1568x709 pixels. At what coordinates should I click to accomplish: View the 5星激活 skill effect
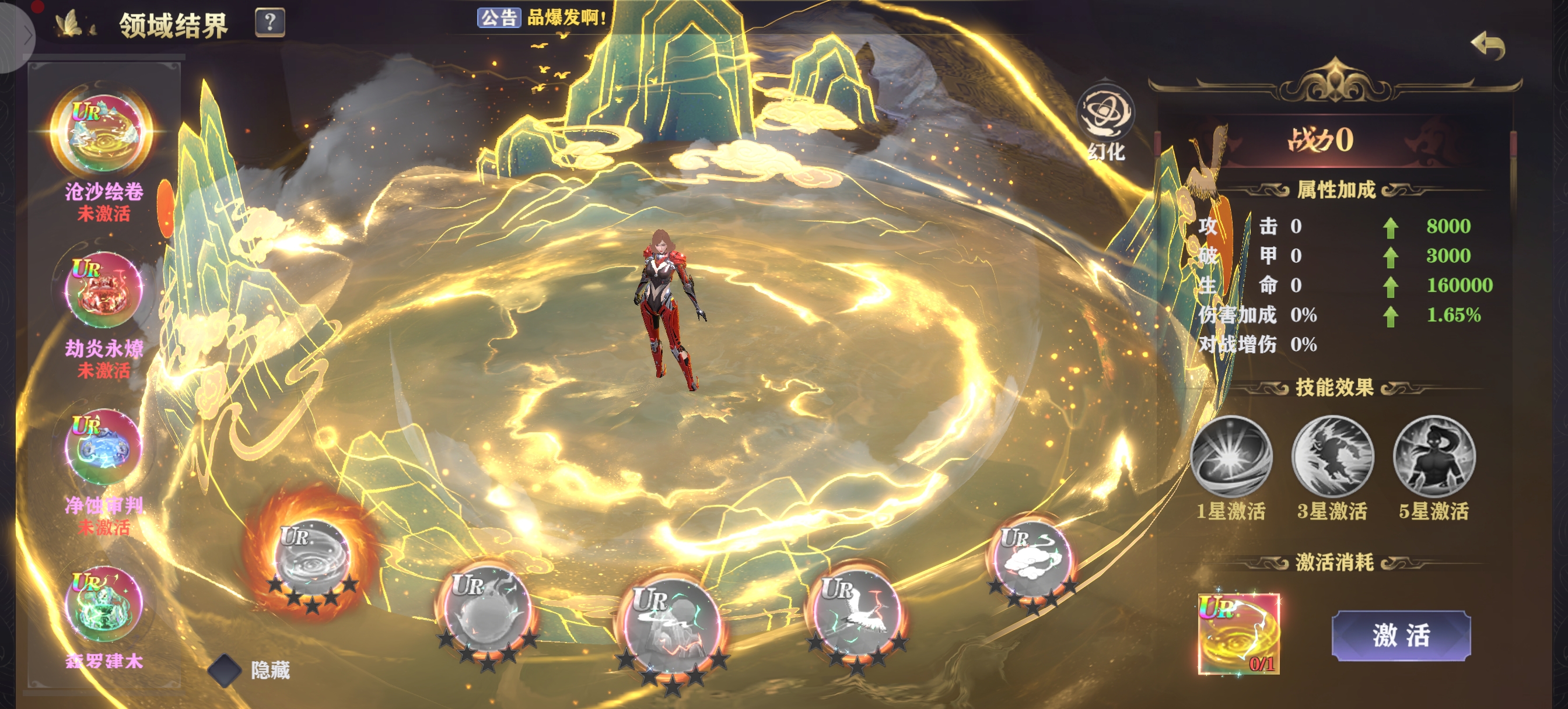(x=1433, y=457)
